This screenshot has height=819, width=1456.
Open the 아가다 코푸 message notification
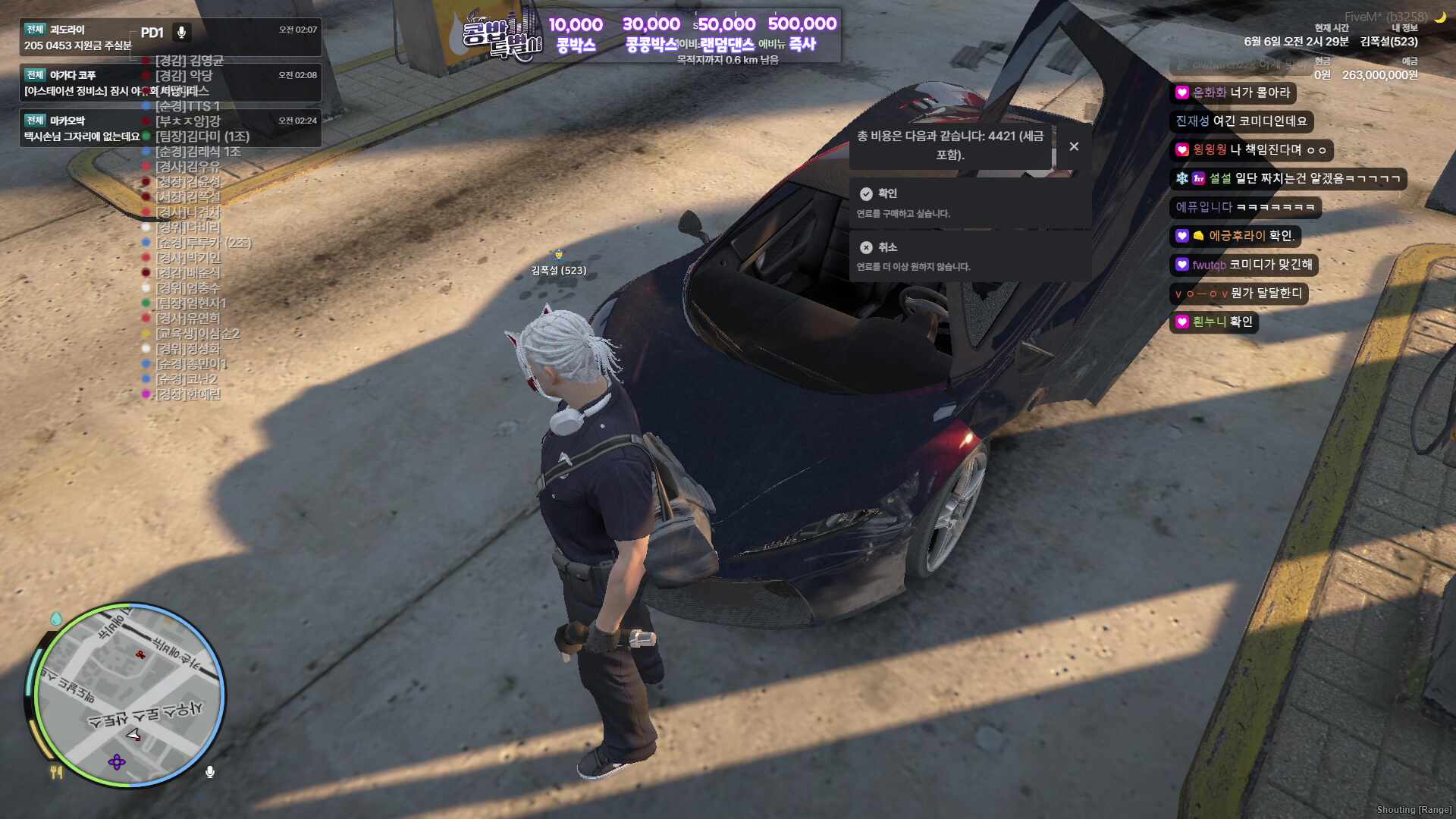(x=170, y=83)
